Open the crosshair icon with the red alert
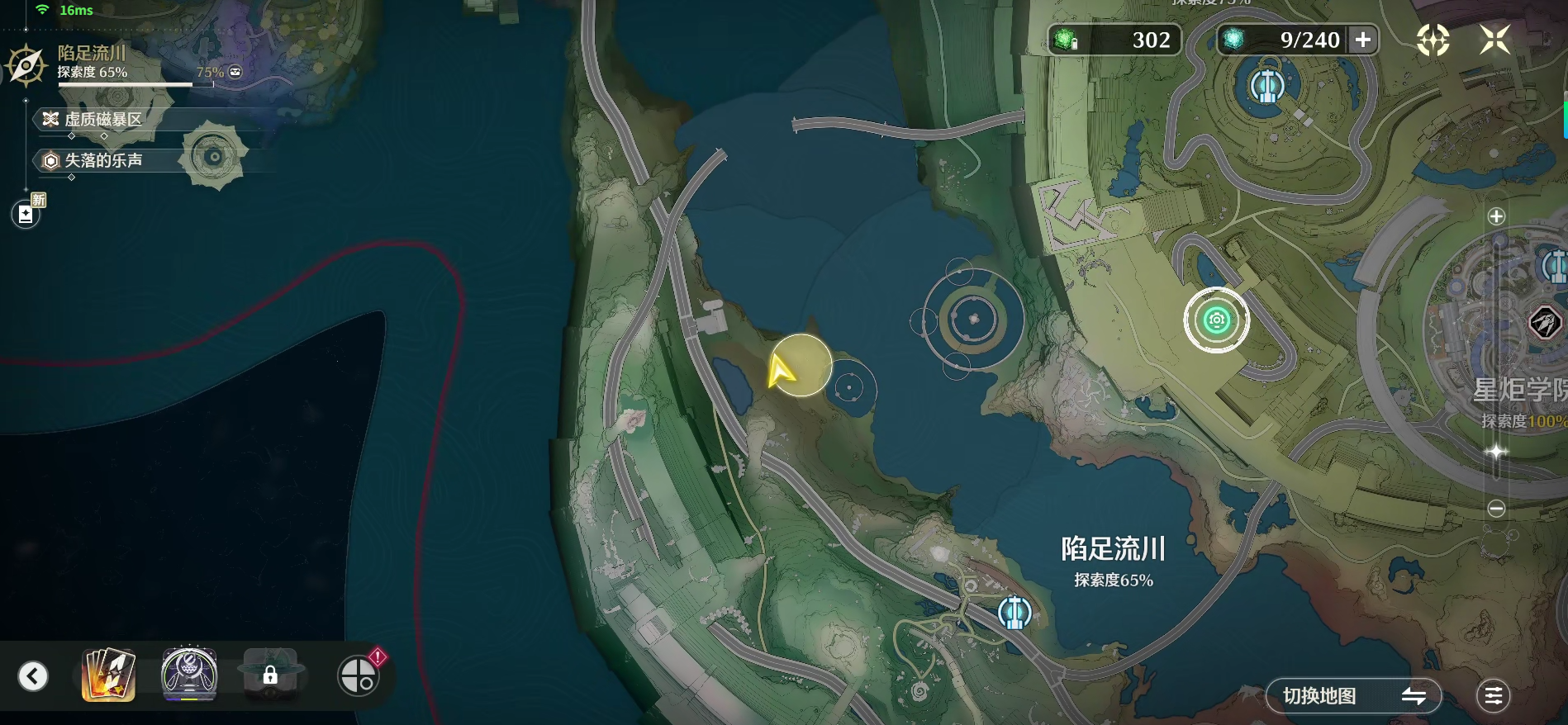Image resolution: width=1568 pixels, height=725 pixels. [x=359, y=675]
